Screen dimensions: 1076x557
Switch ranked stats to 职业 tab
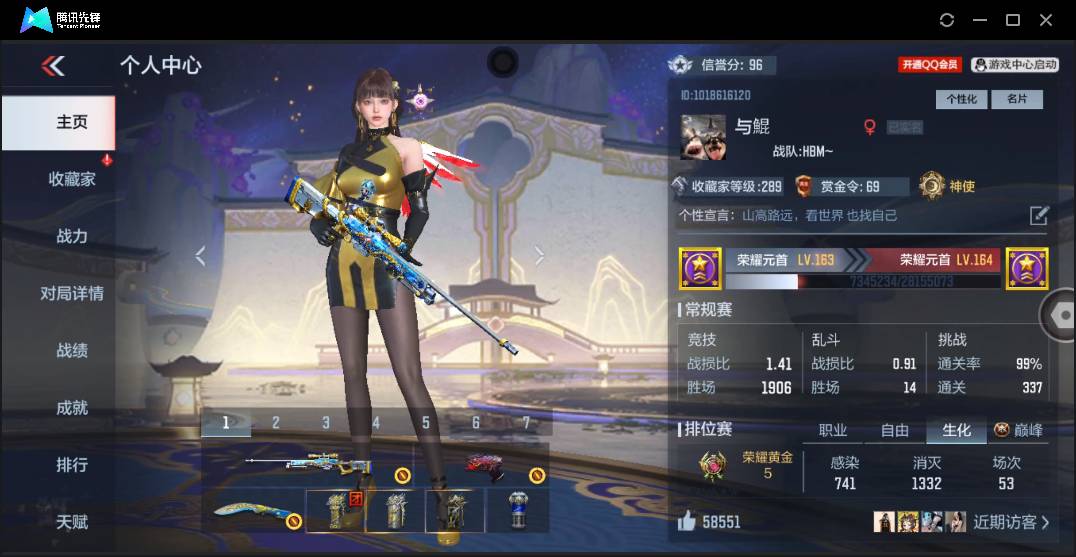[x=833, y=430]
